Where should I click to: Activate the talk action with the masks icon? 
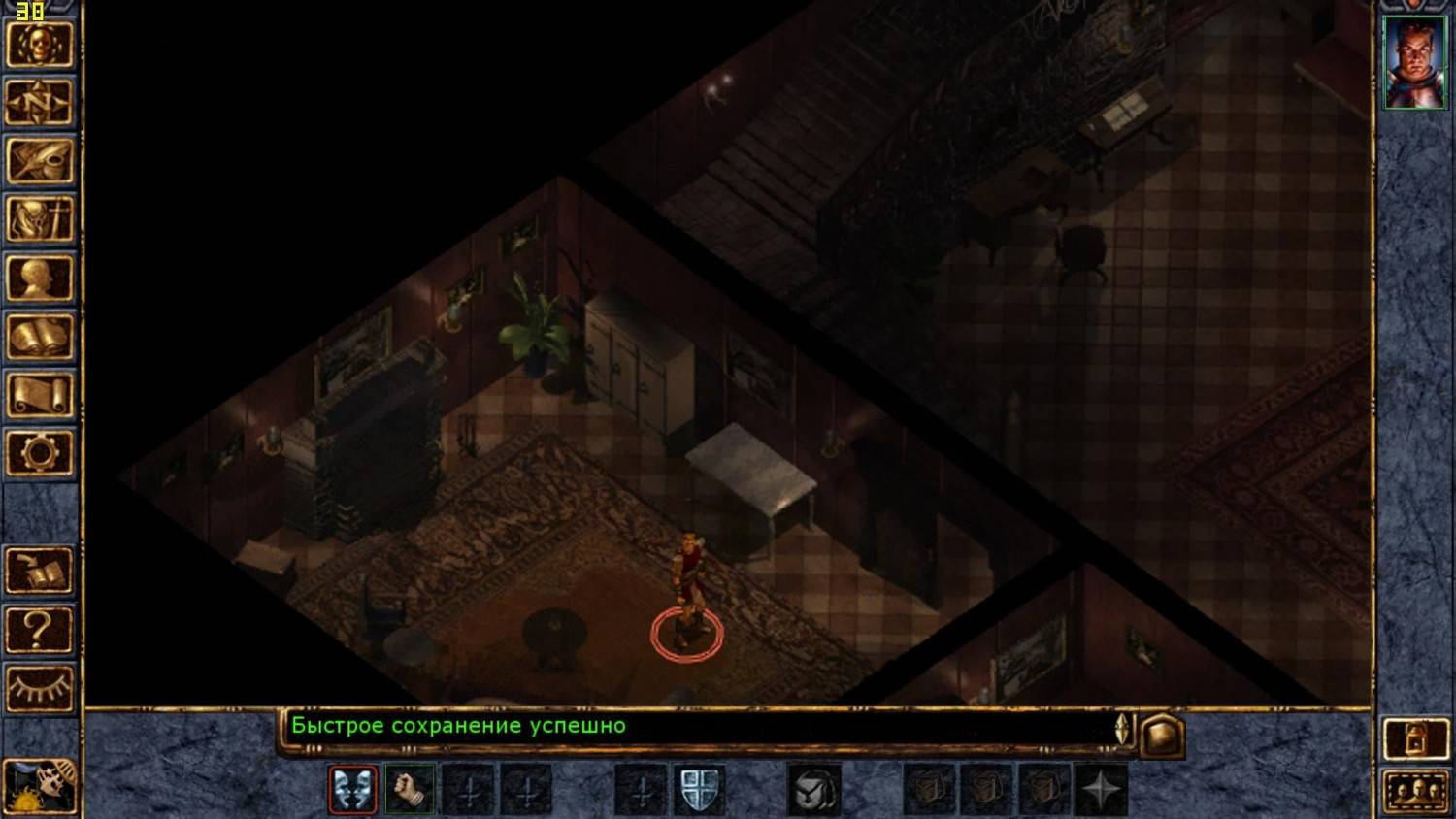pyautogui.click(x=353, y=789)
